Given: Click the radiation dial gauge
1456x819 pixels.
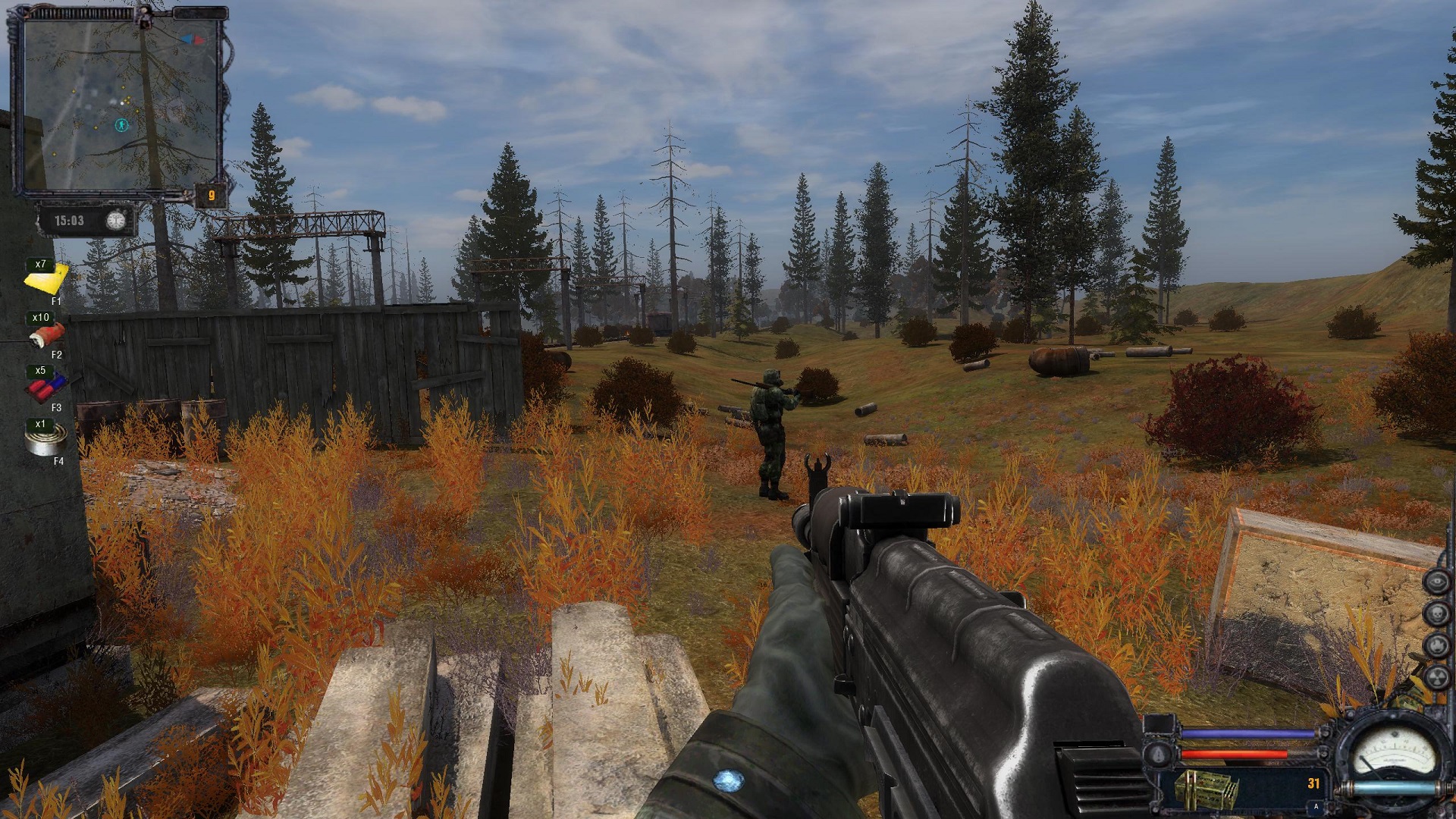Looking at the screenshot, I should pyautogui.click(x=1394, y=751).
